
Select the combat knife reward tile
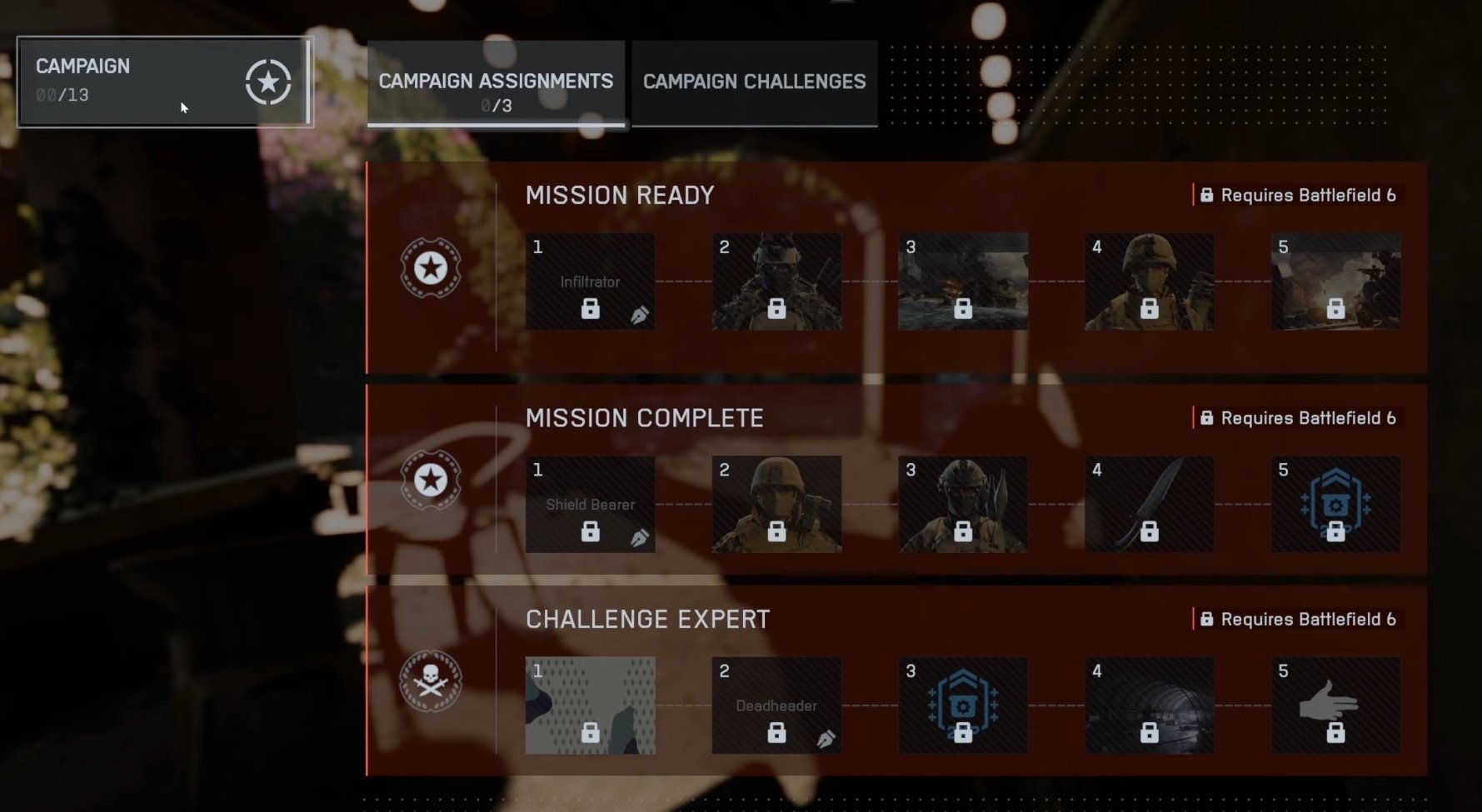(1149, 504)
